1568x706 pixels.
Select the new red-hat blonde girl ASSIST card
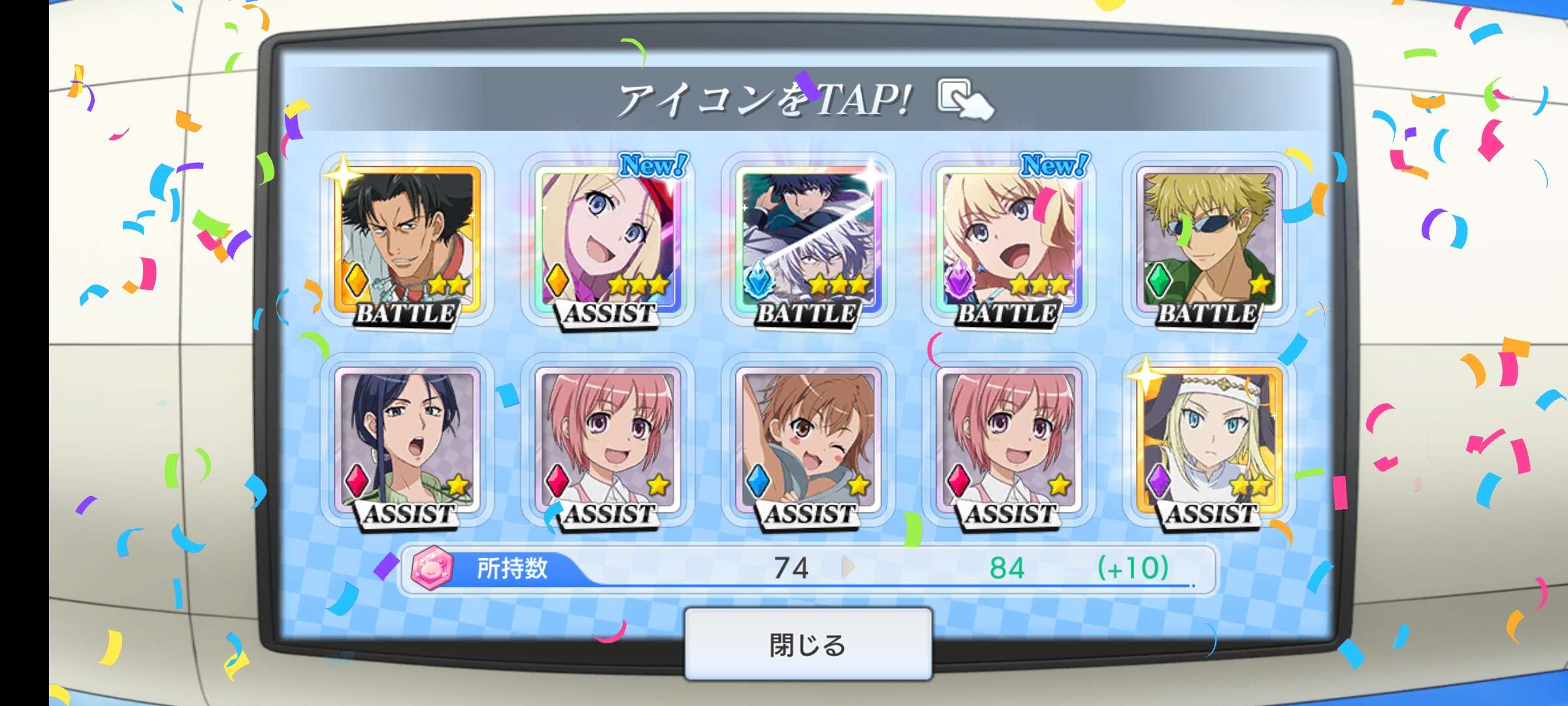pos(608,241)
